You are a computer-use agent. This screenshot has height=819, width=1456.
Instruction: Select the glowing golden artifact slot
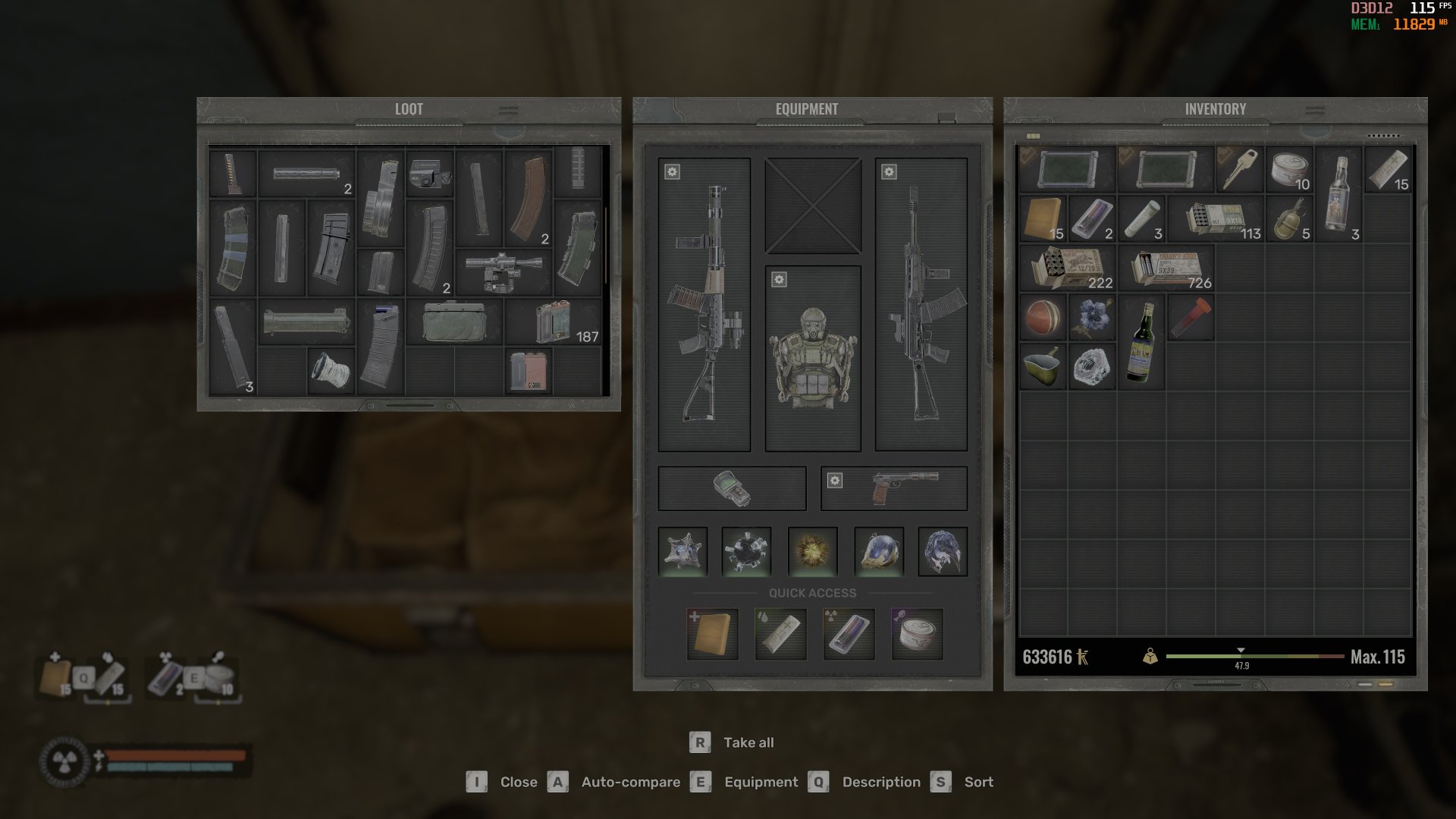pyautogui.click(x=812, y=551)
